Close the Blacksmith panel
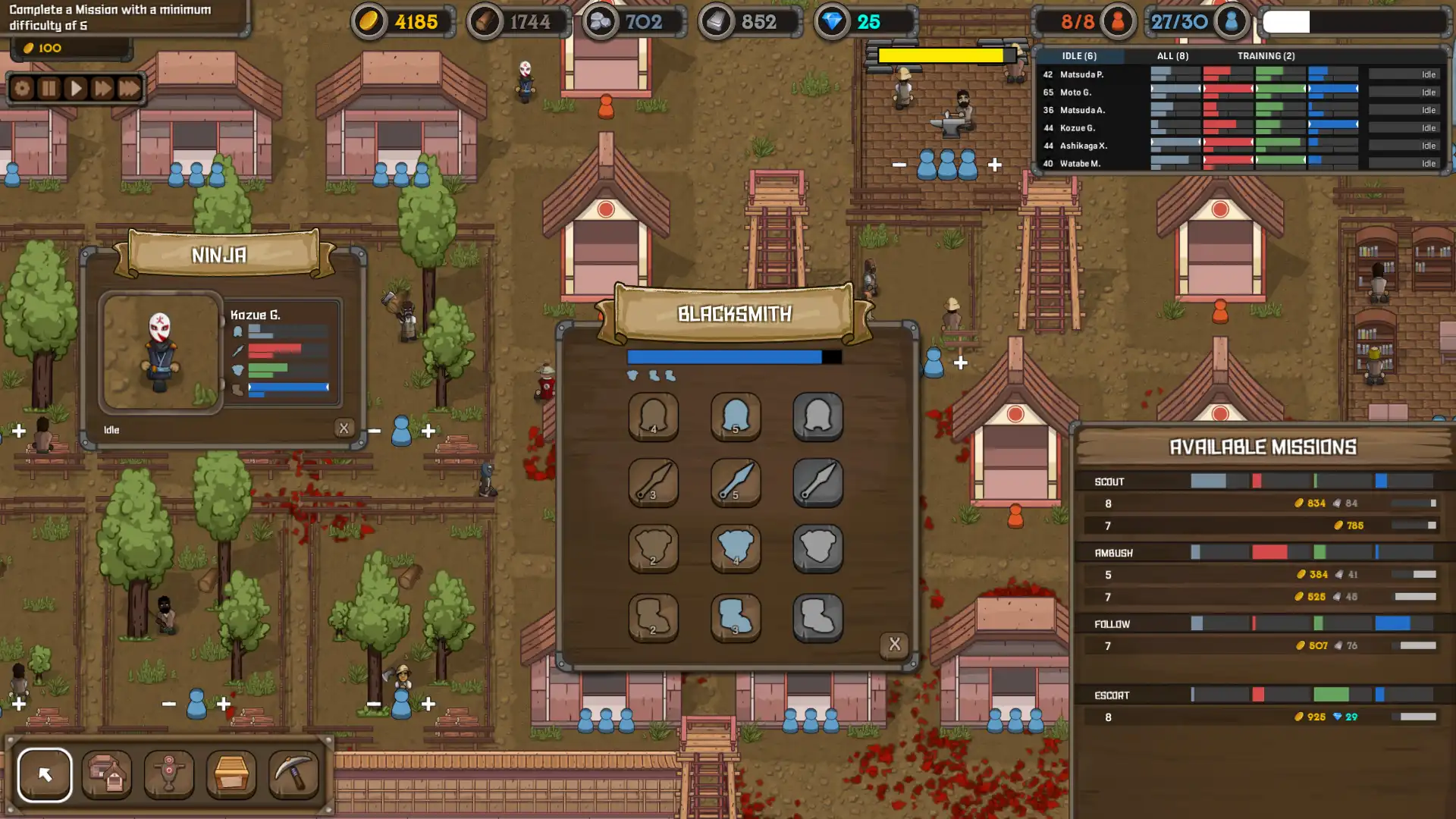The height and width of the screenshot is (819, 1456). click(895, 644)
